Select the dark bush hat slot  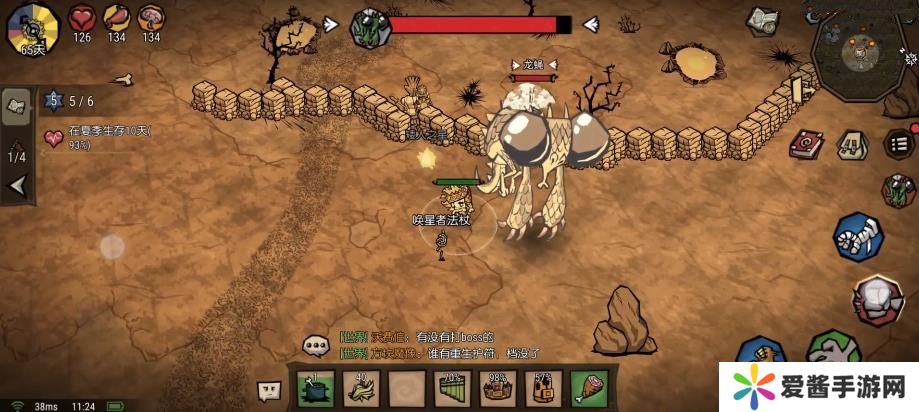click(x=316, y=388)
